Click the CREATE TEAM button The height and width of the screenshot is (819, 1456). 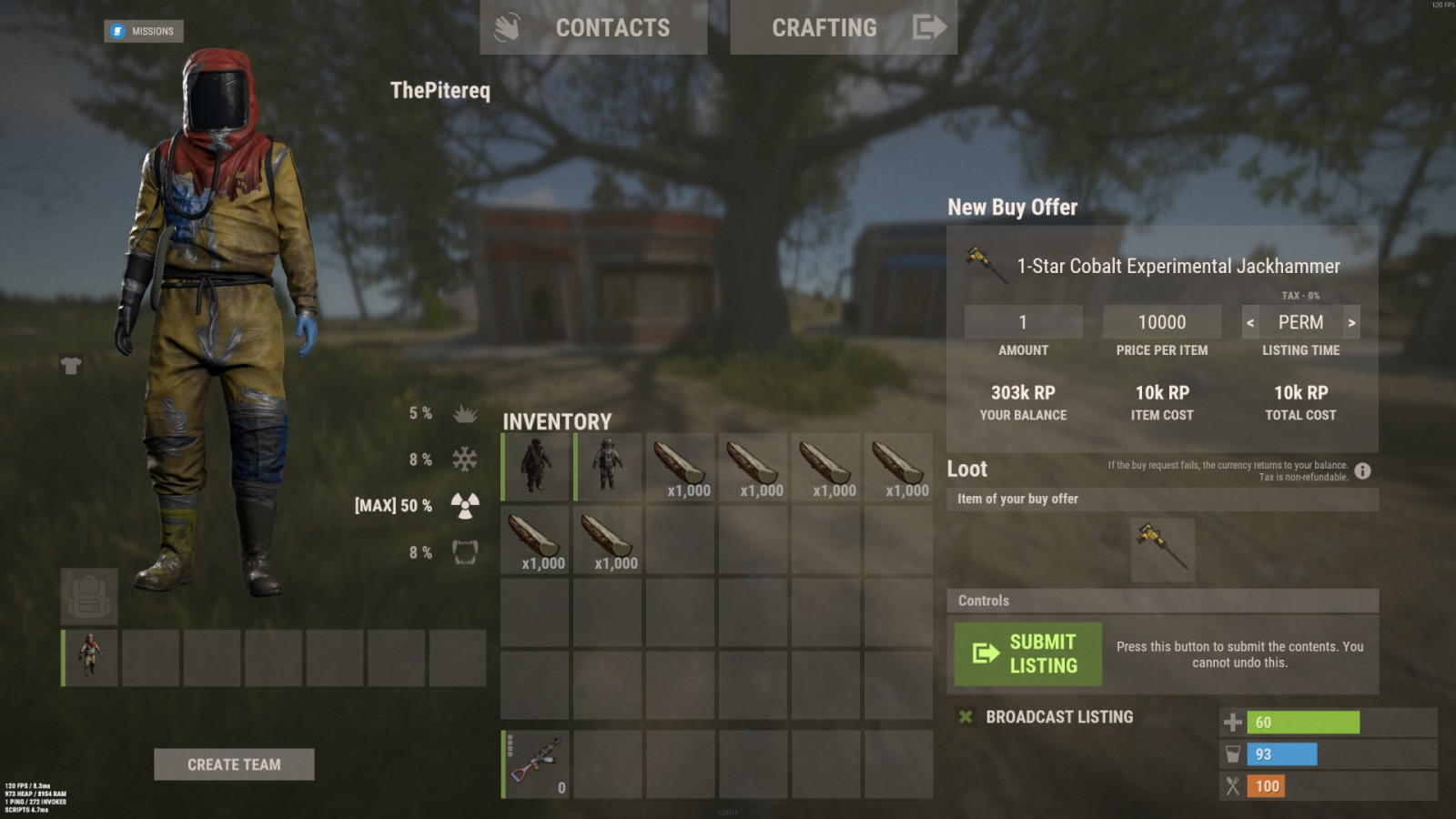(x=233, y=764)
